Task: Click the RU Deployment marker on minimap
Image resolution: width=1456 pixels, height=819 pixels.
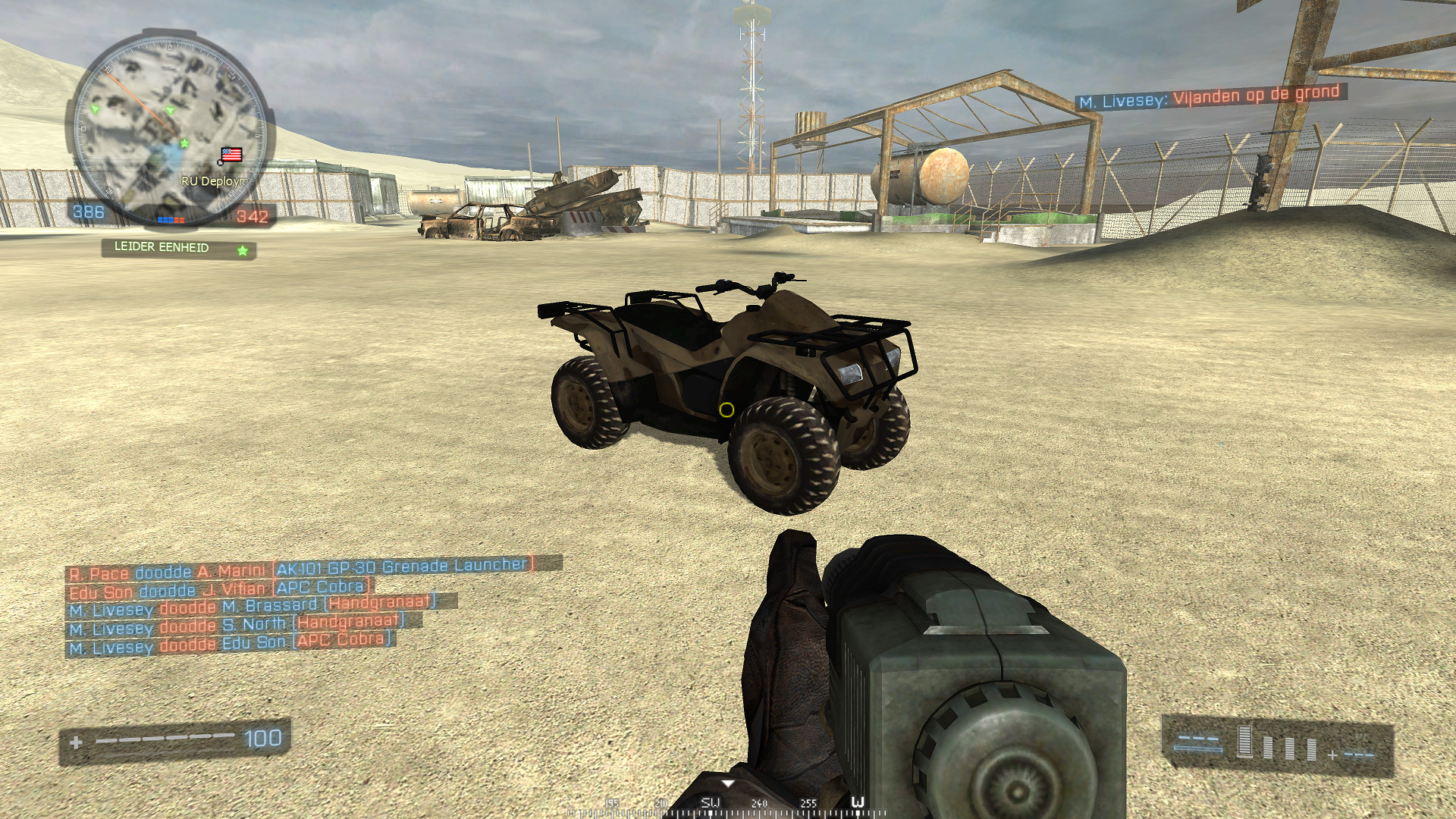Action: click(214, 180)
